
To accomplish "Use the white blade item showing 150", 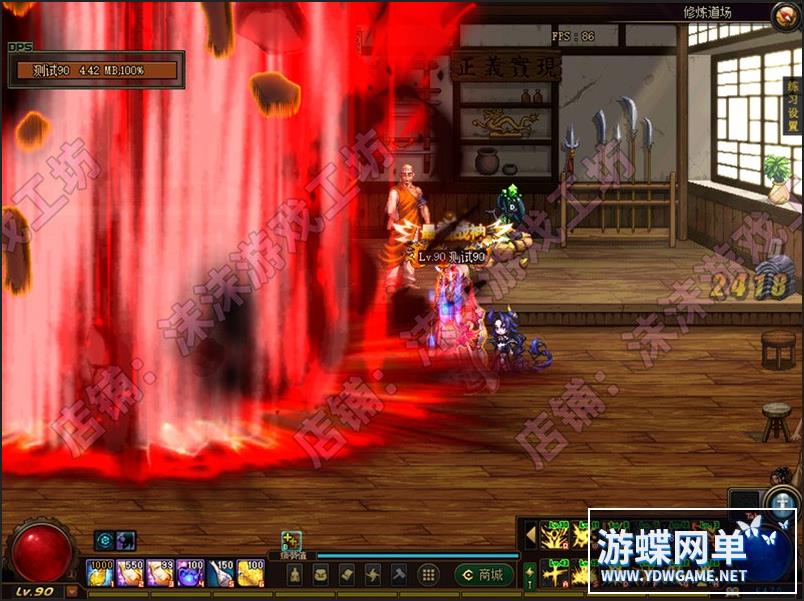I will (x=221, y=573).
